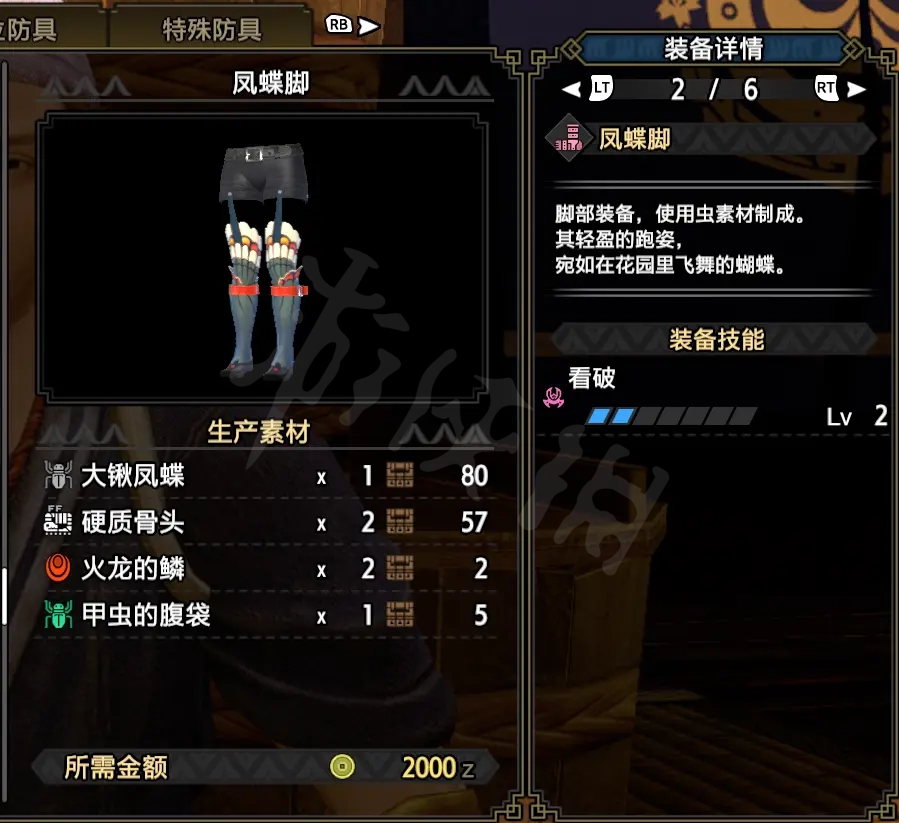Switch to the 特殊防具 tab

211,29
